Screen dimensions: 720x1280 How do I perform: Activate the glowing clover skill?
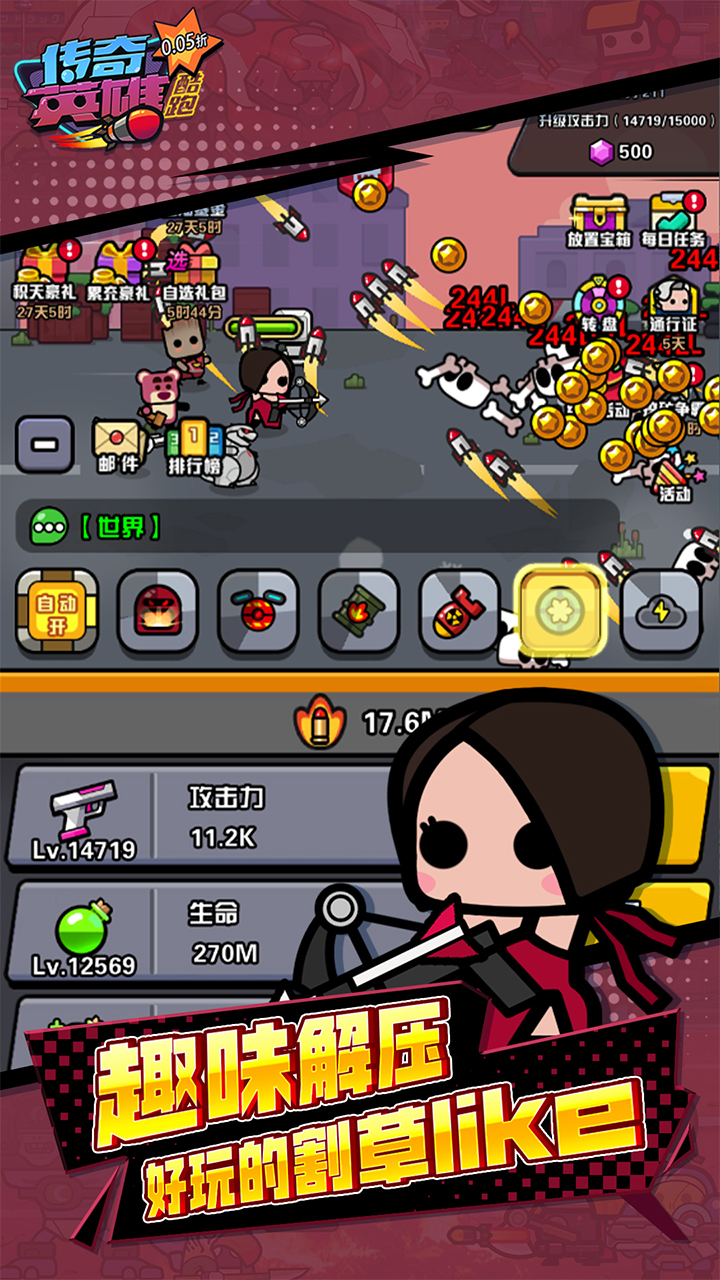coord(559,610)
